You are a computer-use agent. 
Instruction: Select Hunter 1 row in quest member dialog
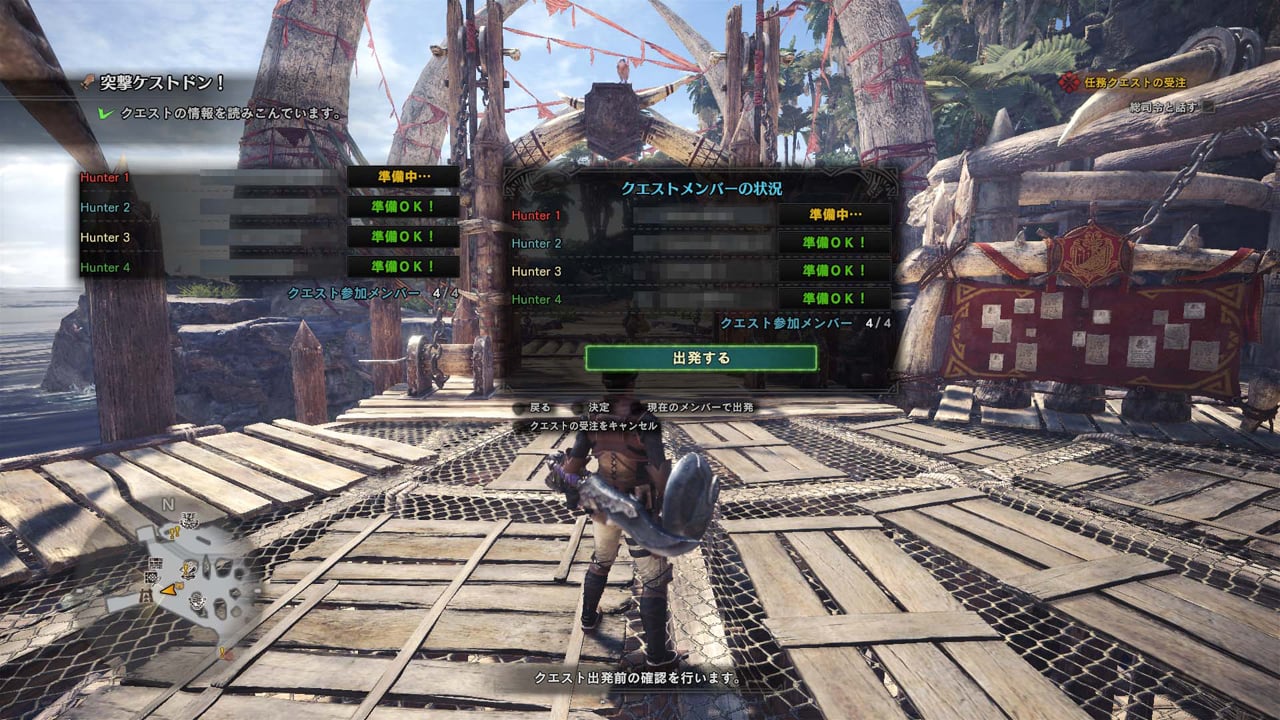(700, 215)
